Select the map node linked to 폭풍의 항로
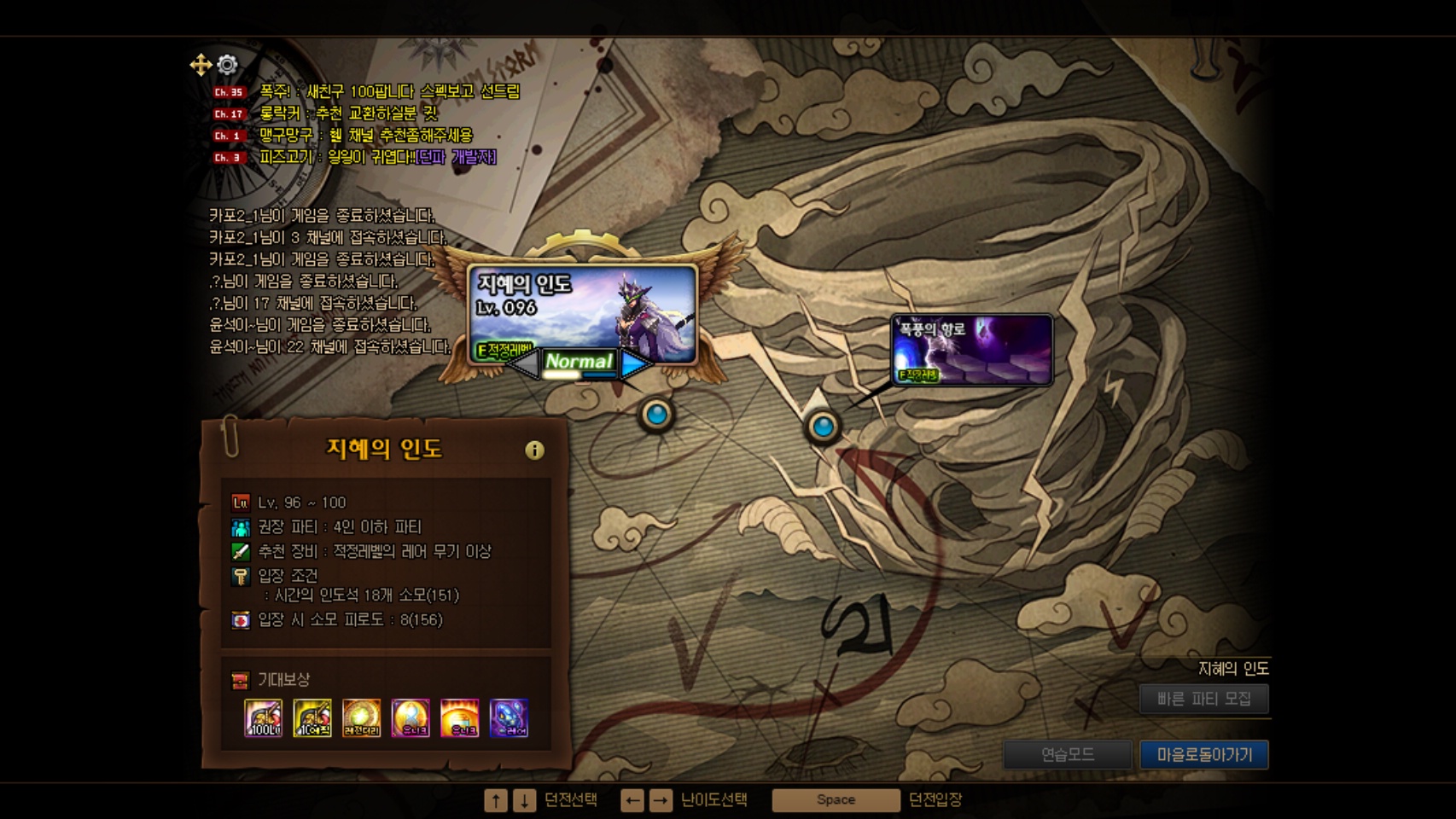1456x819 pixels. click(823, 427)
